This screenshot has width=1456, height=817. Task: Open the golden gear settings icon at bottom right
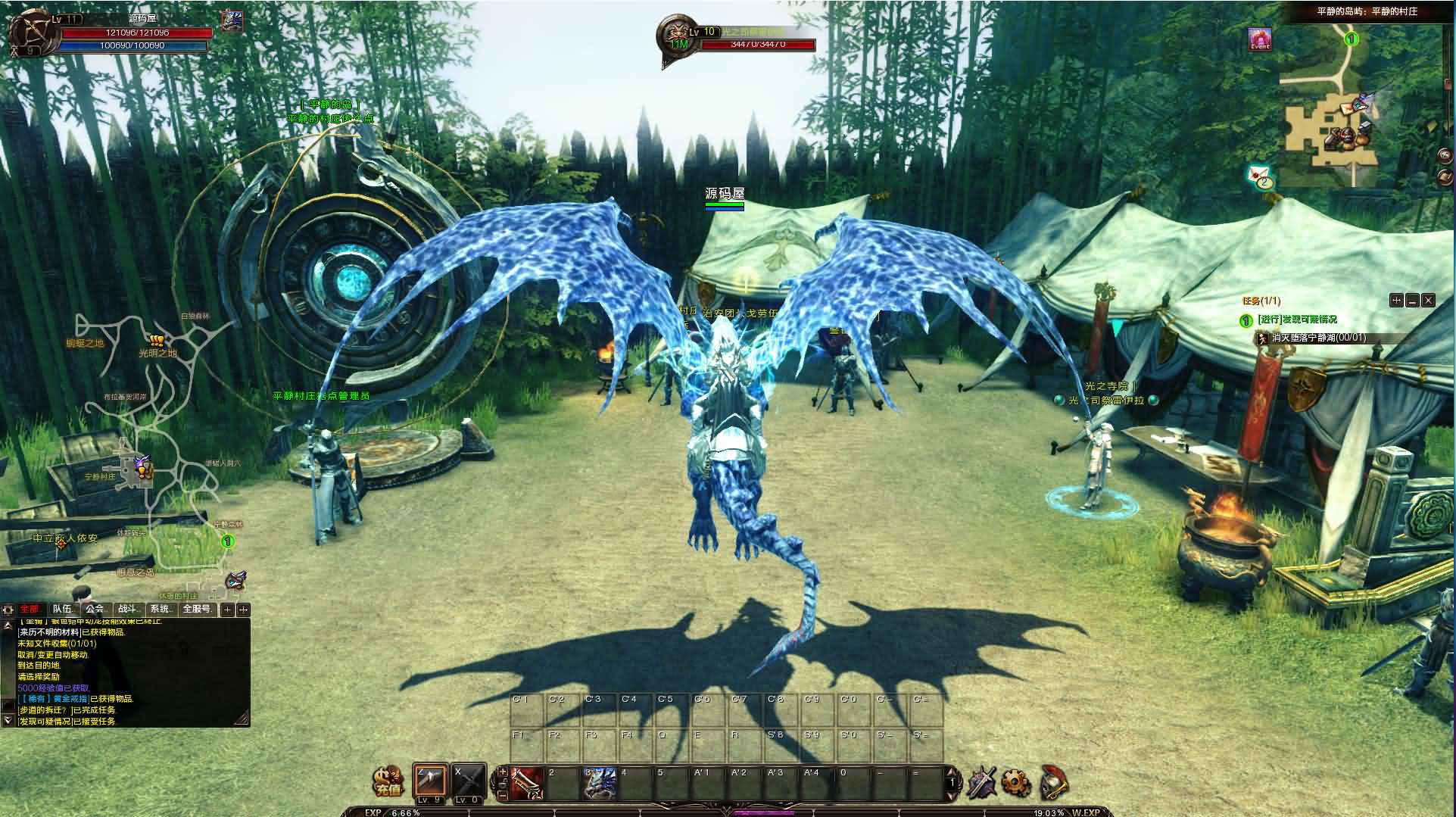[1014, 783]
